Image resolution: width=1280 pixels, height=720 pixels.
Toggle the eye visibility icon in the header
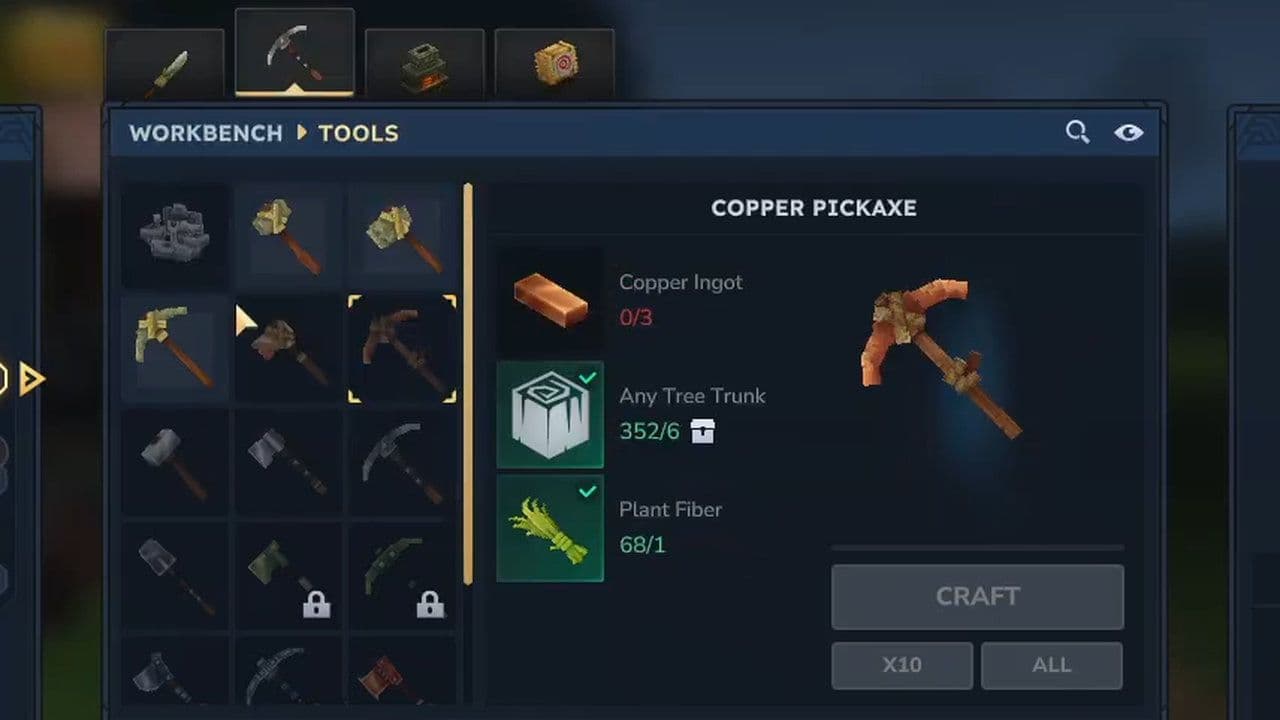pos(1129,131)
